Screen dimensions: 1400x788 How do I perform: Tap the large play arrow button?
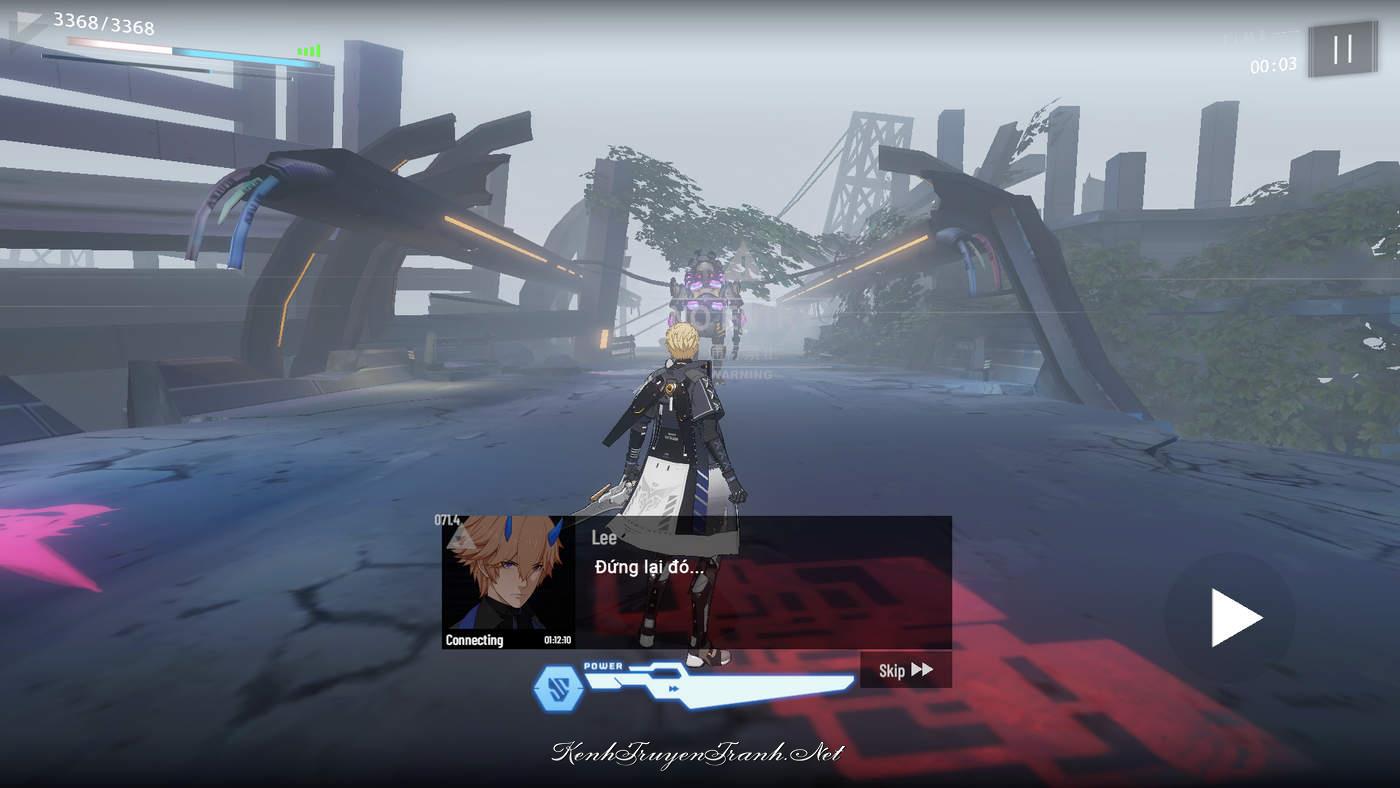point(1233,617)
